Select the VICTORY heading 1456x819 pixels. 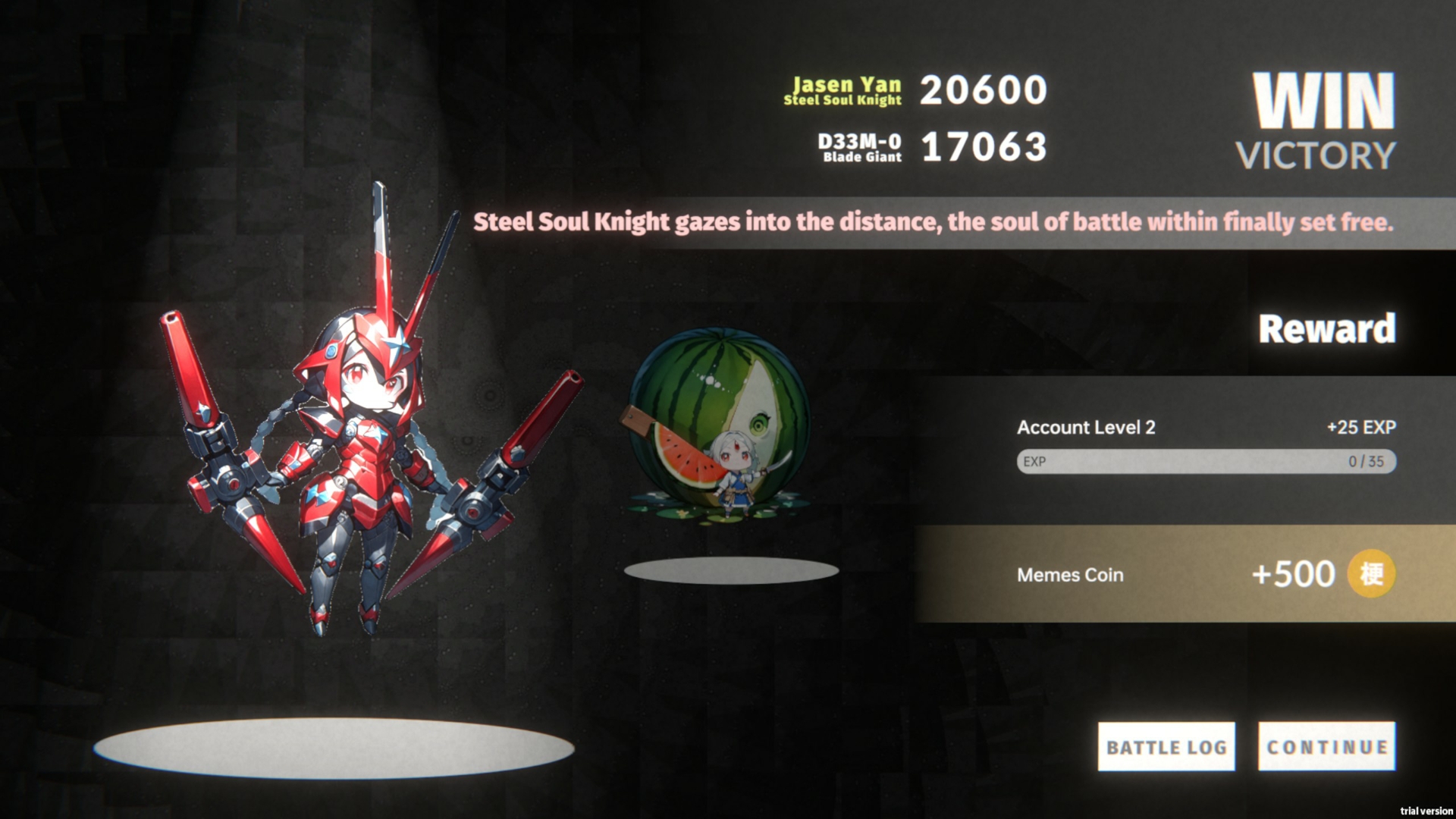(x=1317, y=156)
